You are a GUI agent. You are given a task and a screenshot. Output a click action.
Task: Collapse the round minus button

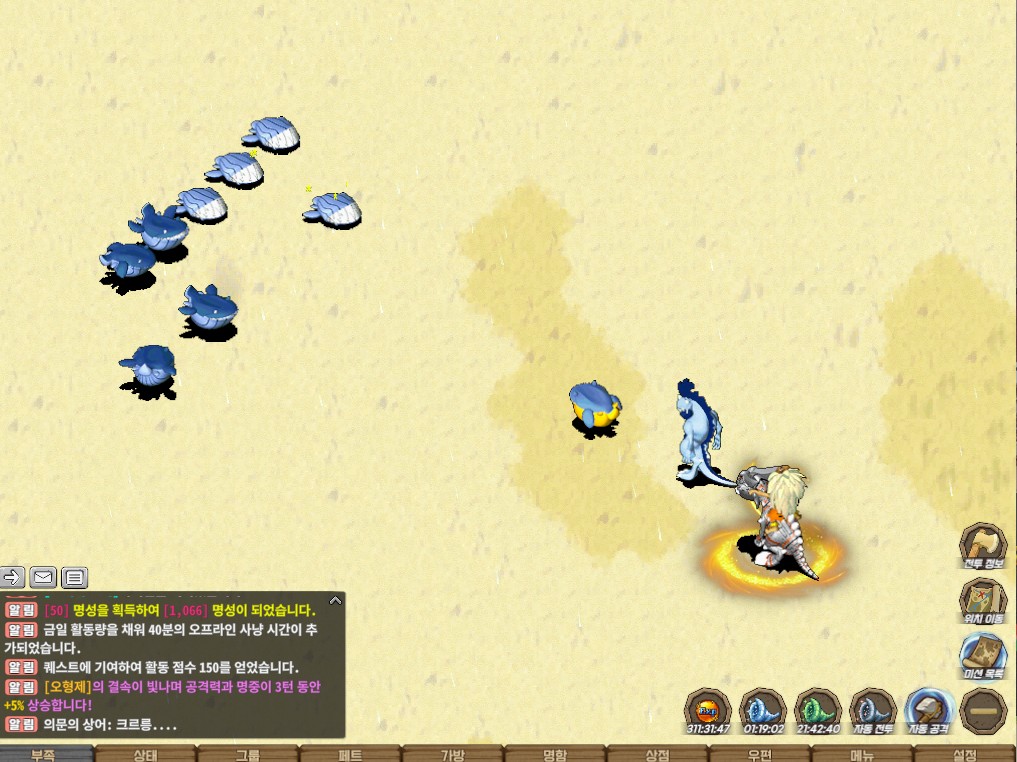click(983, 711)
